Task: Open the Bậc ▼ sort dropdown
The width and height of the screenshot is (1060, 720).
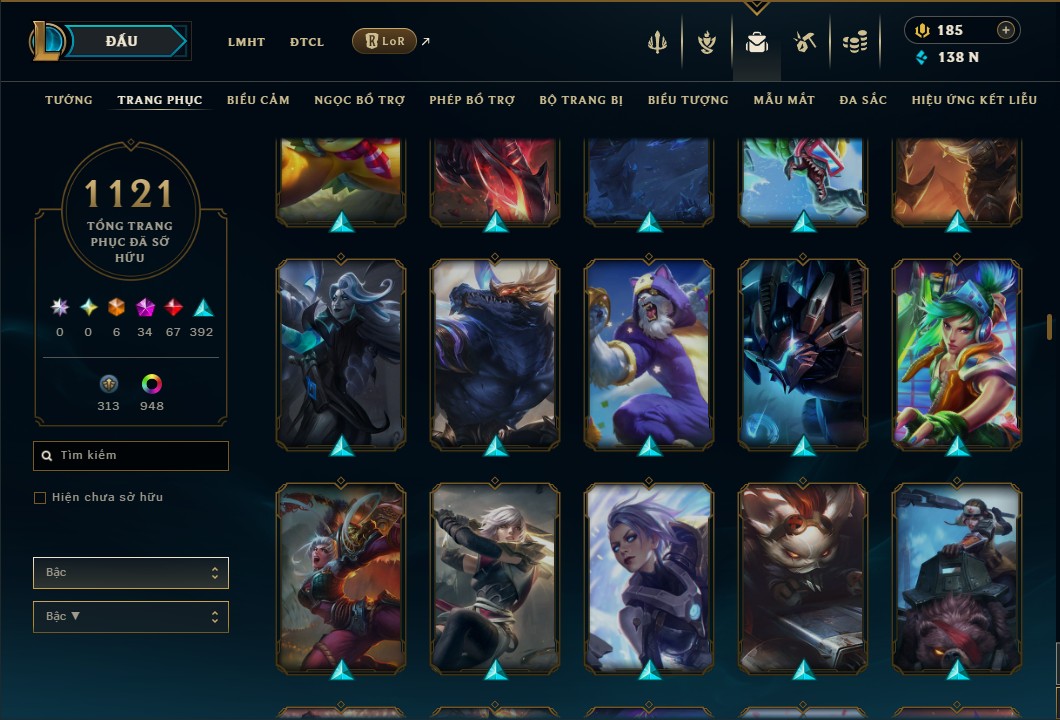Action: pos(131,617)
